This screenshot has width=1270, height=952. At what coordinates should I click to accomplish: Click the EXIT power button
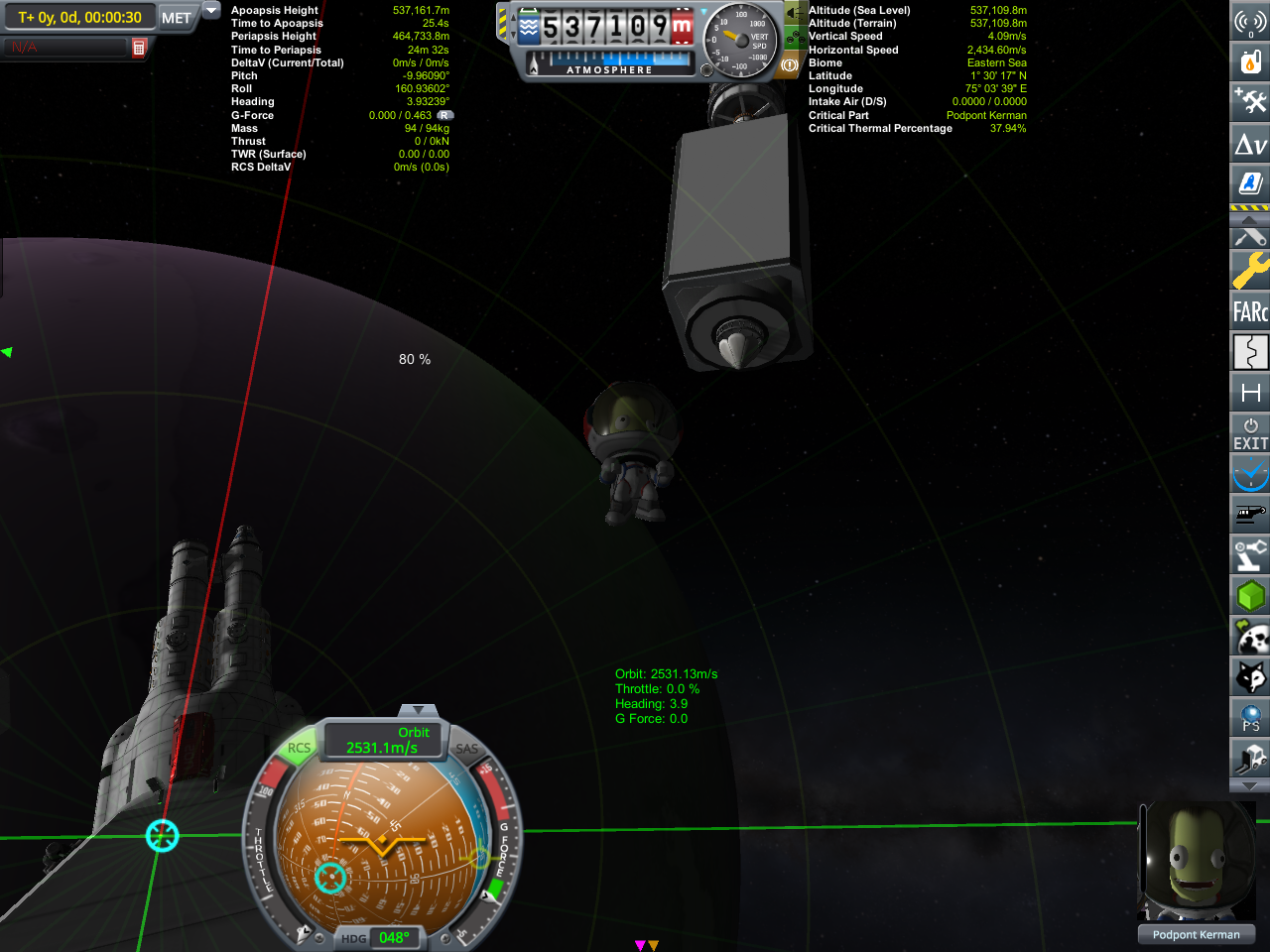[1250, 433]
